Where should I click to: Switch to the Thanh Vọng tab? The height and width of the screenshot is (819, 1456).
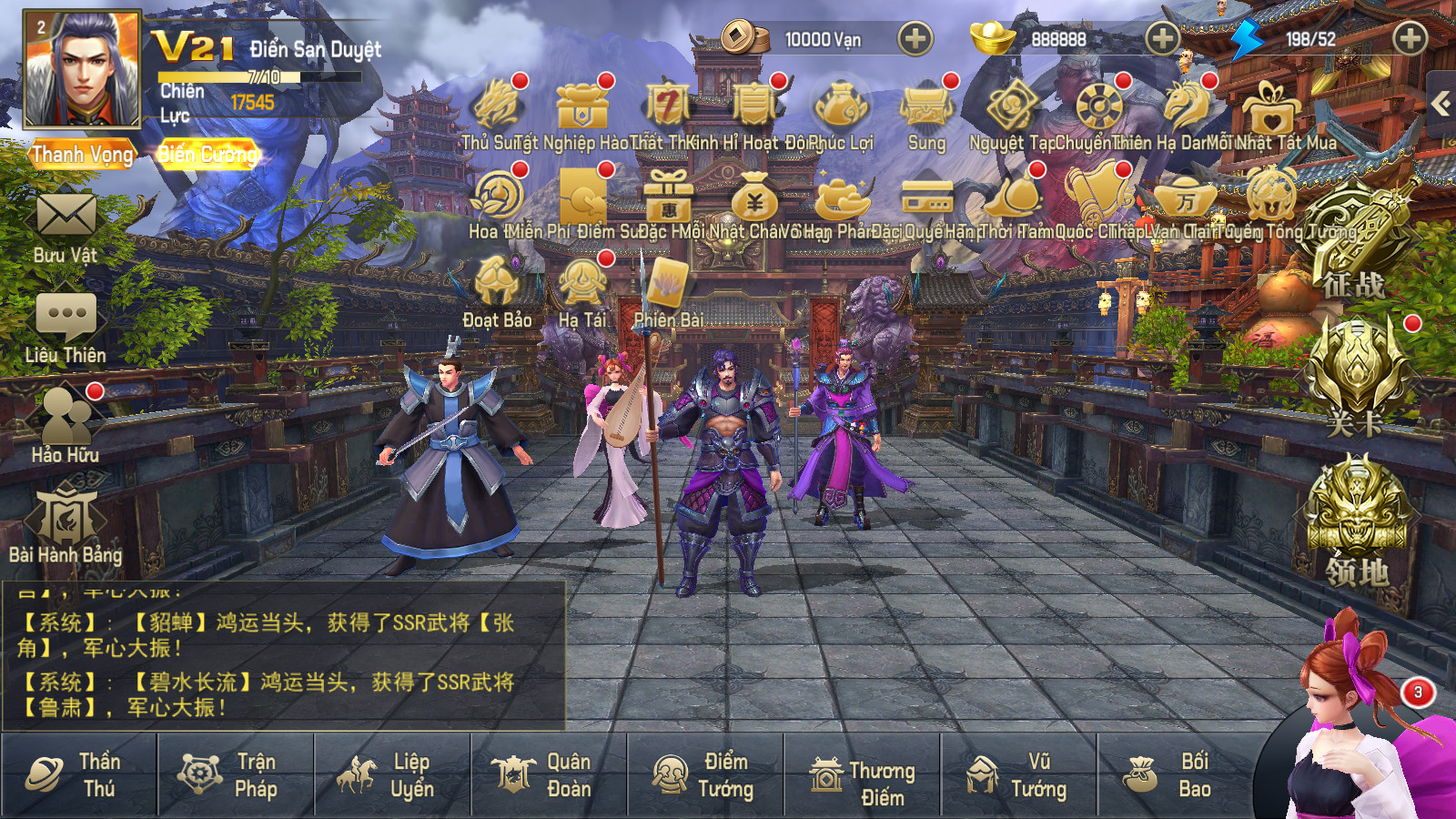click(x=80, y=153)
